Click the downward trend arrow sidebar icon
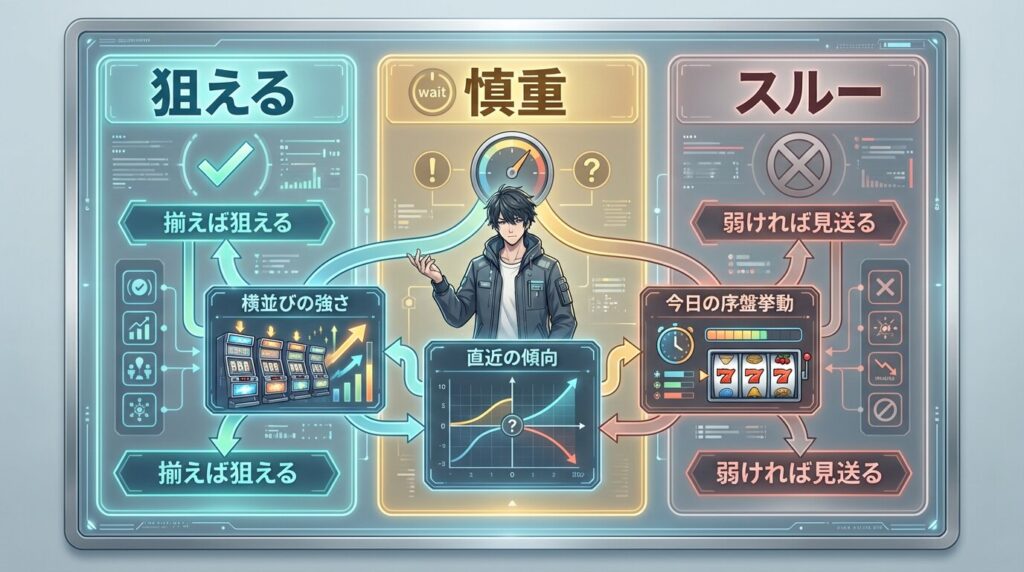Viewport: 1024px width, 572px height. [885, 366]
